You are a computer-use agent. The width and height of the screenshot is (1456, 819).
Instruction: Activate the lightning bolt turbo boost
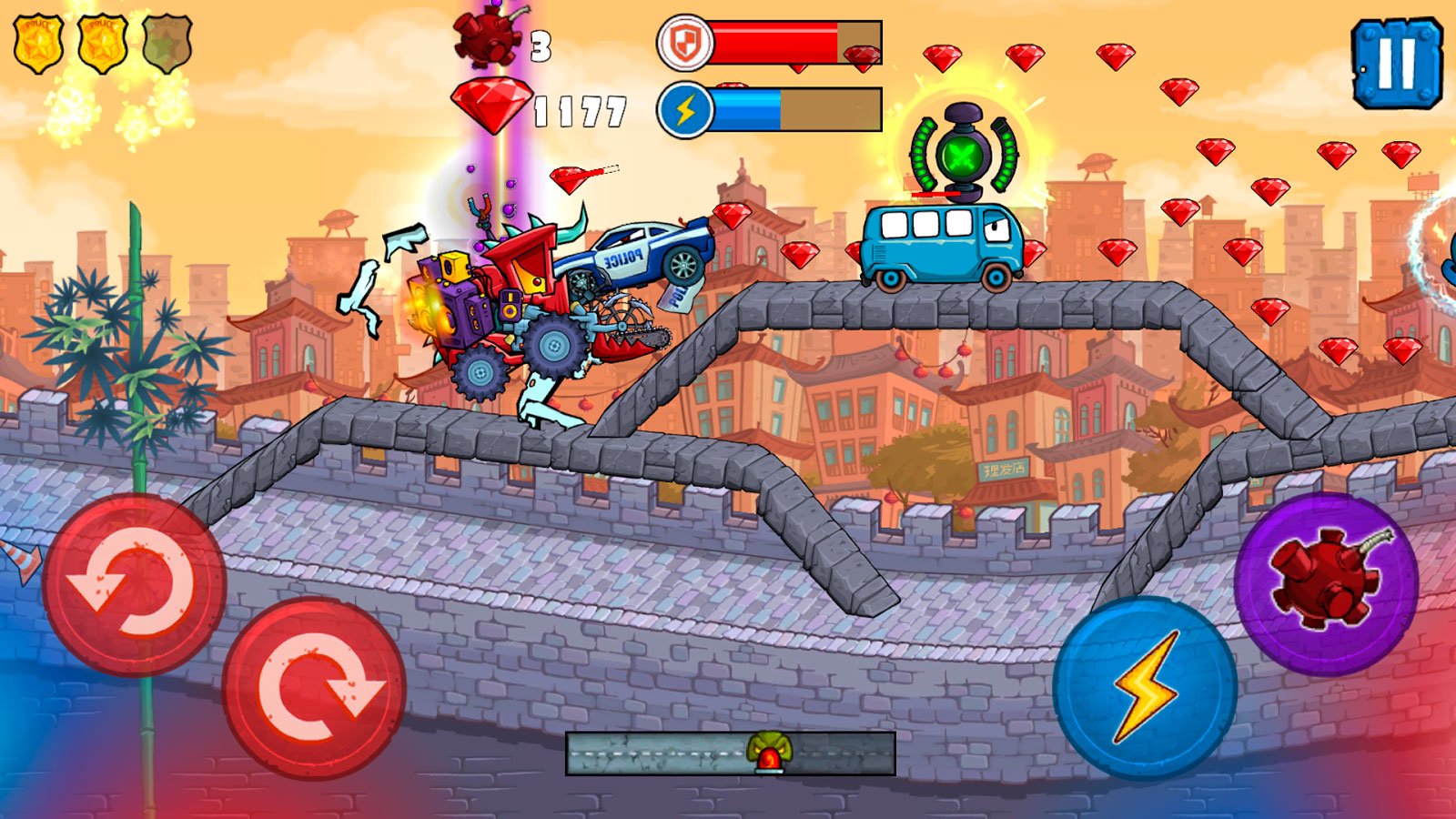tap(1145, 687)
